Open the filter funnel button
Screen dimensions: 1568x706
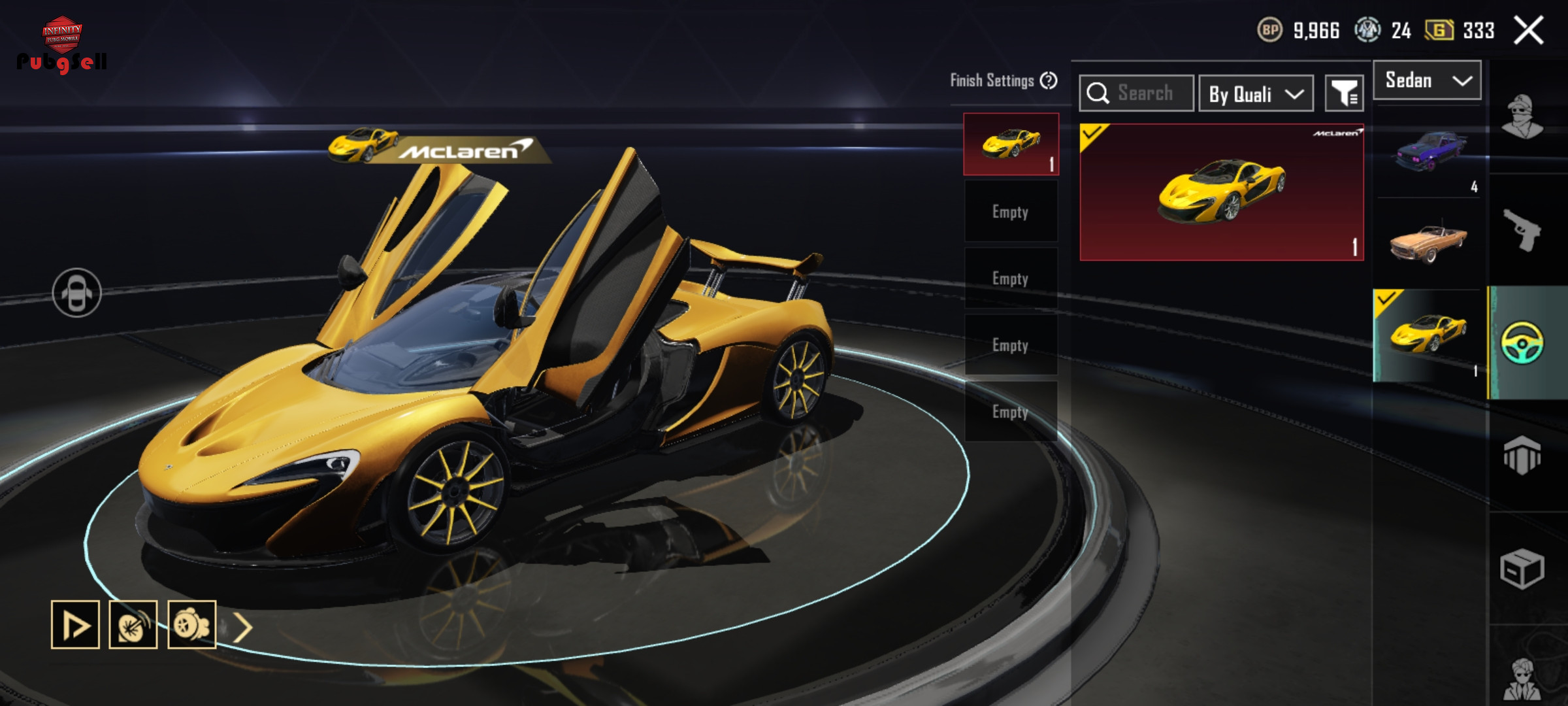point(1344,93)
